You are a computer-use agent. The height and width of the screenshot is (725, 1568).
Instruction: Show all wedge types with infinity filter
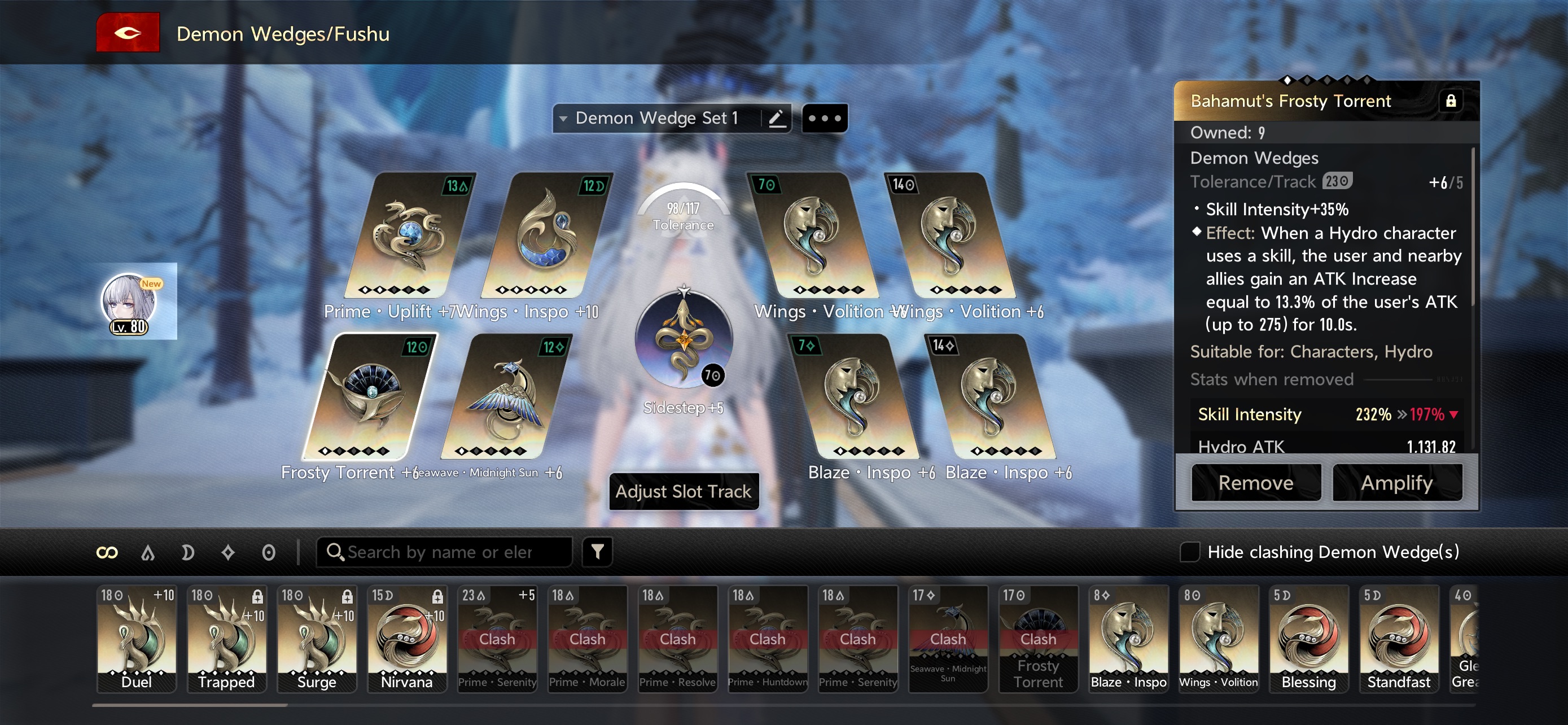tap(107, 552)
